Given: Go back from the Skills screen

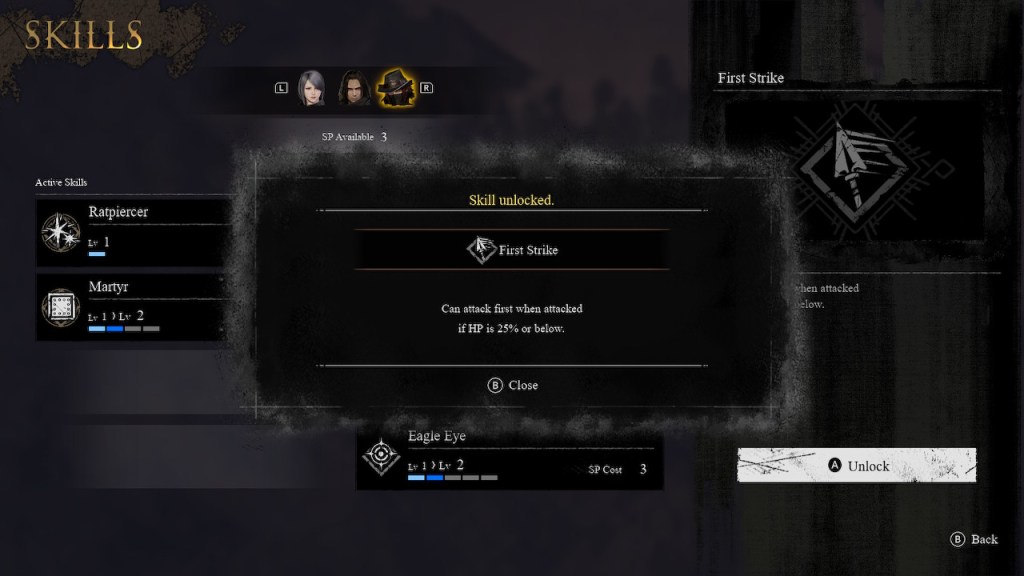Looking at the screenshot, I should [974, 539].
